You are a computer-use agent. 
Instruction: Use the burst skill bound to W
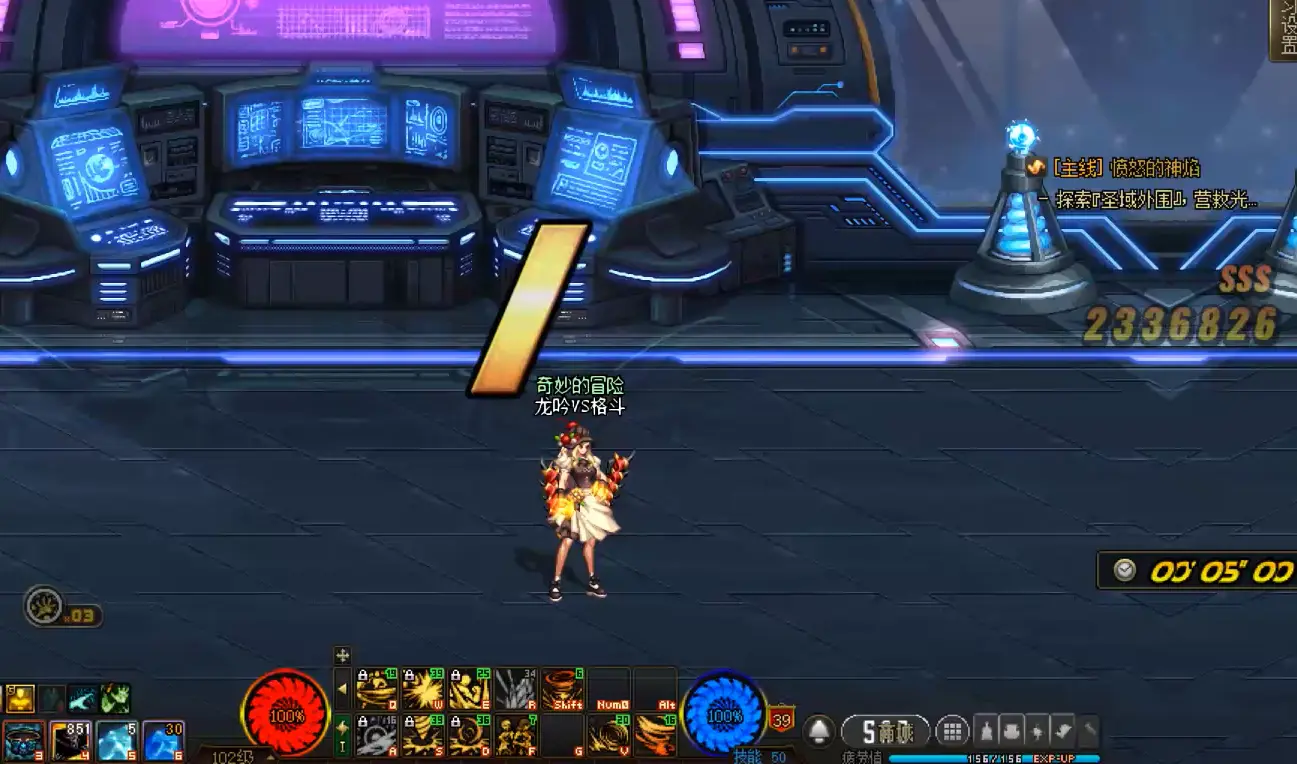[x=423, y=689]
